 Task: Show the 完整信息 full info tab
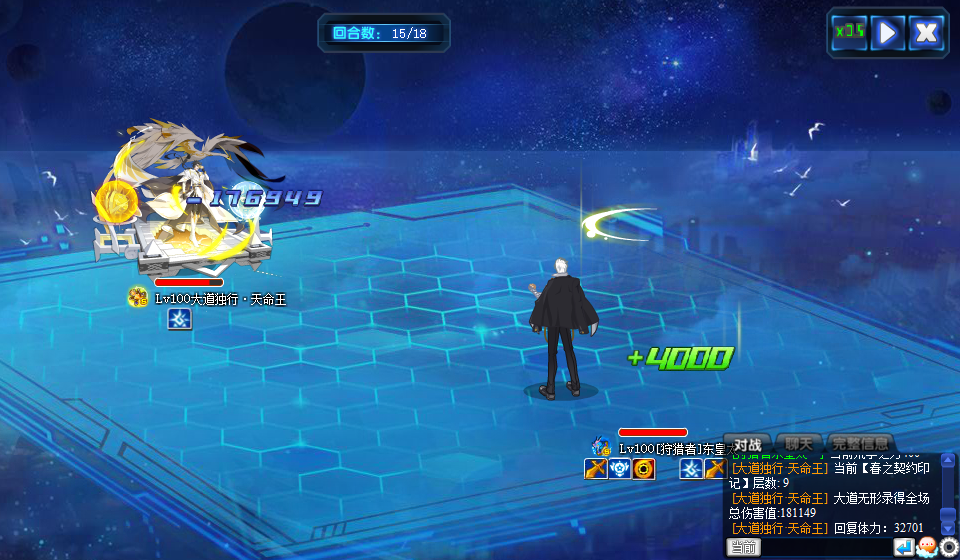click(x=859, y=444)
